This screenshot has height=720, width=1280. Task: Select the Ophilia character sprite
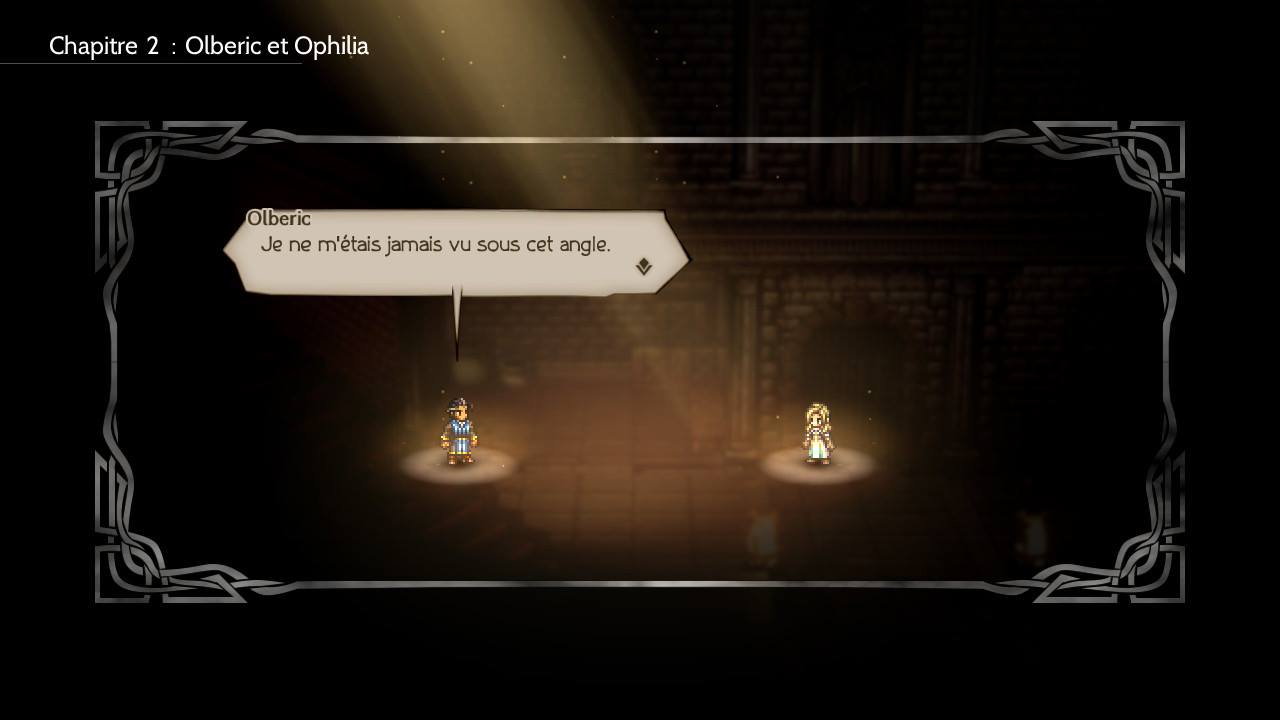(820, 432)
